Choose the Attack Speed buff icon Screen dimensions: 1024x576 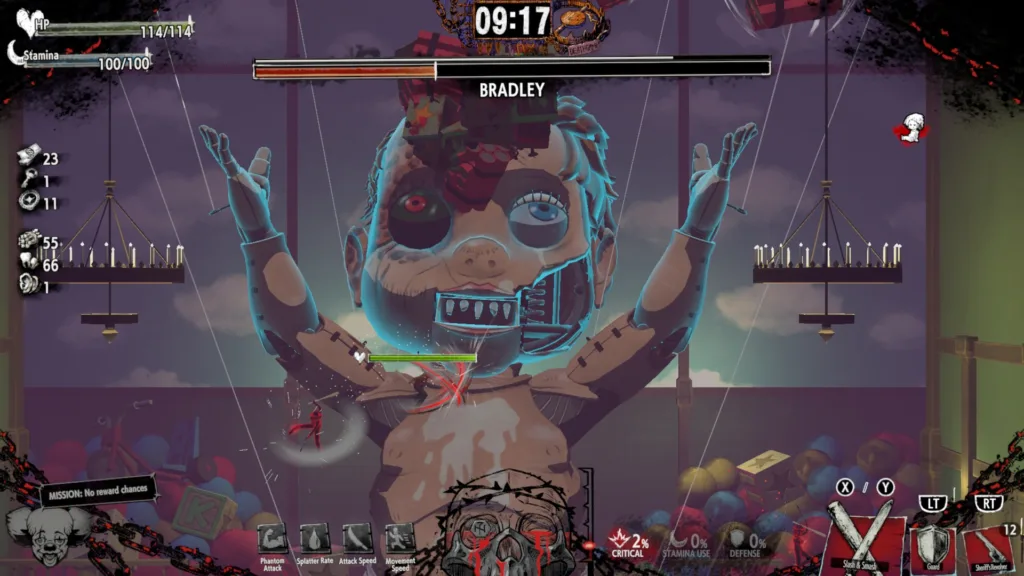[x=357, y=538]
